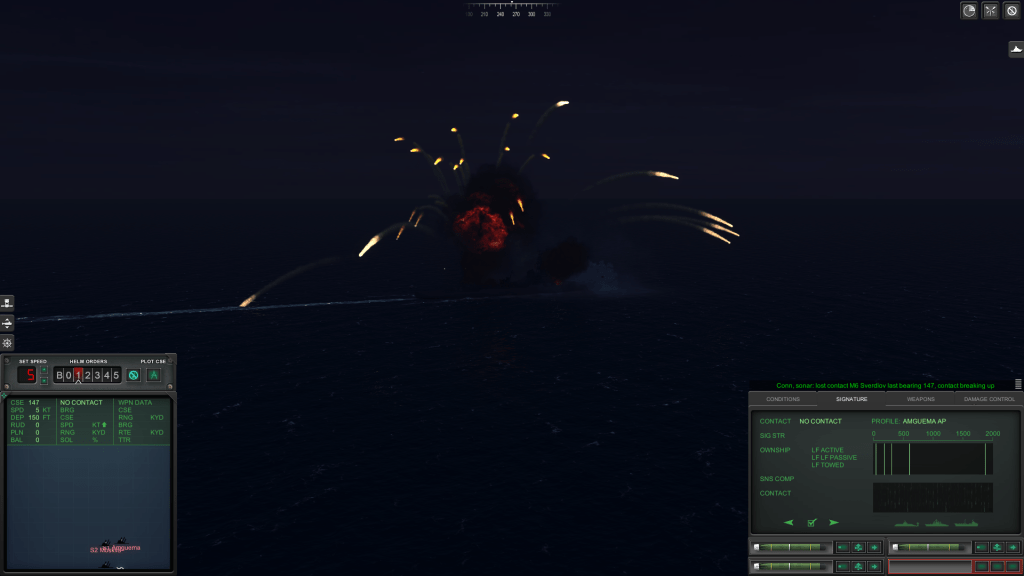Click the time compression clock icon
This screenshot has height=576, width=1024.
[969, 11]
